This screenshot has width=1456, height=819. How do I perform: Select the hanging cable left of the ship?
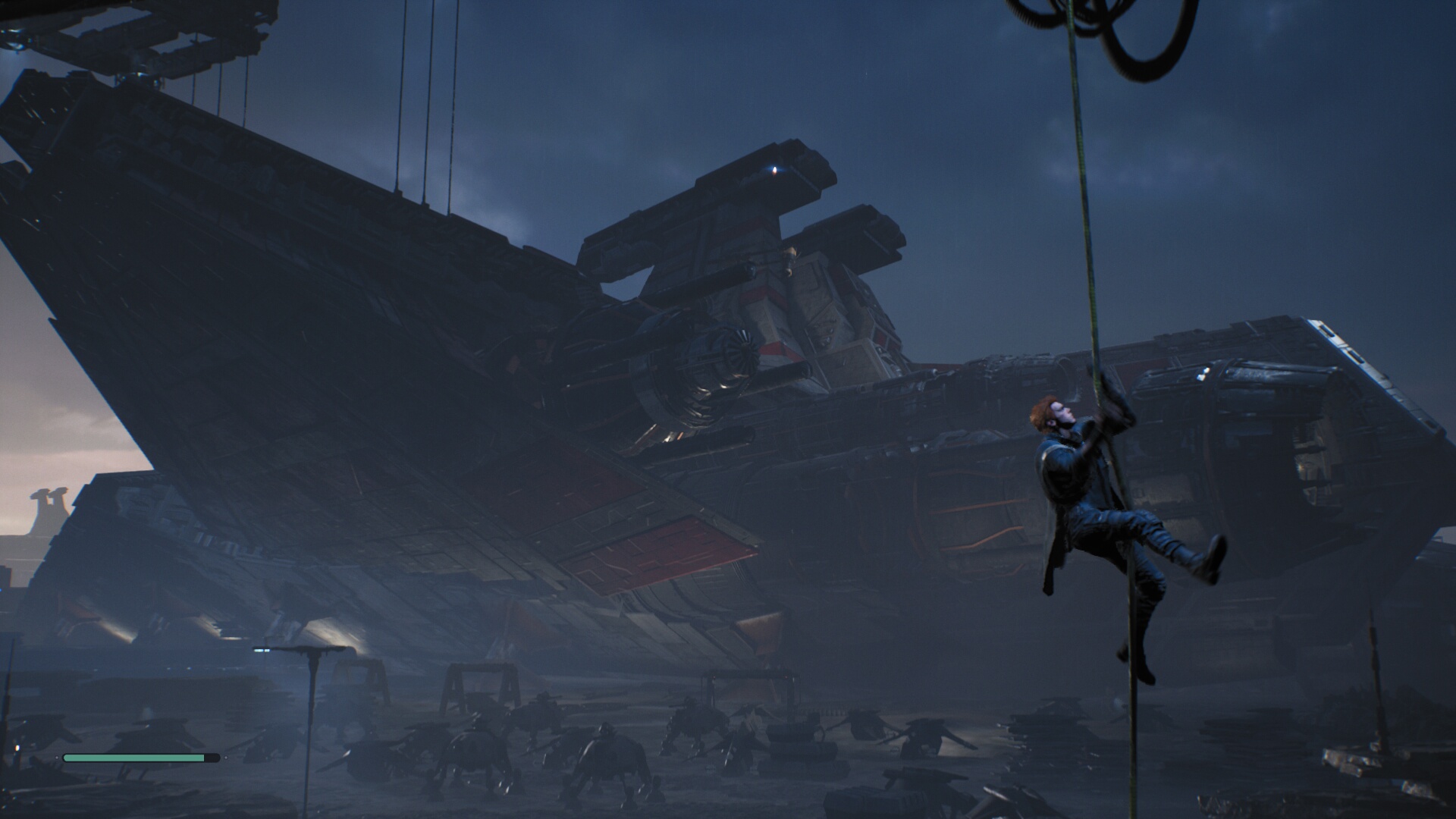(425, 114)
